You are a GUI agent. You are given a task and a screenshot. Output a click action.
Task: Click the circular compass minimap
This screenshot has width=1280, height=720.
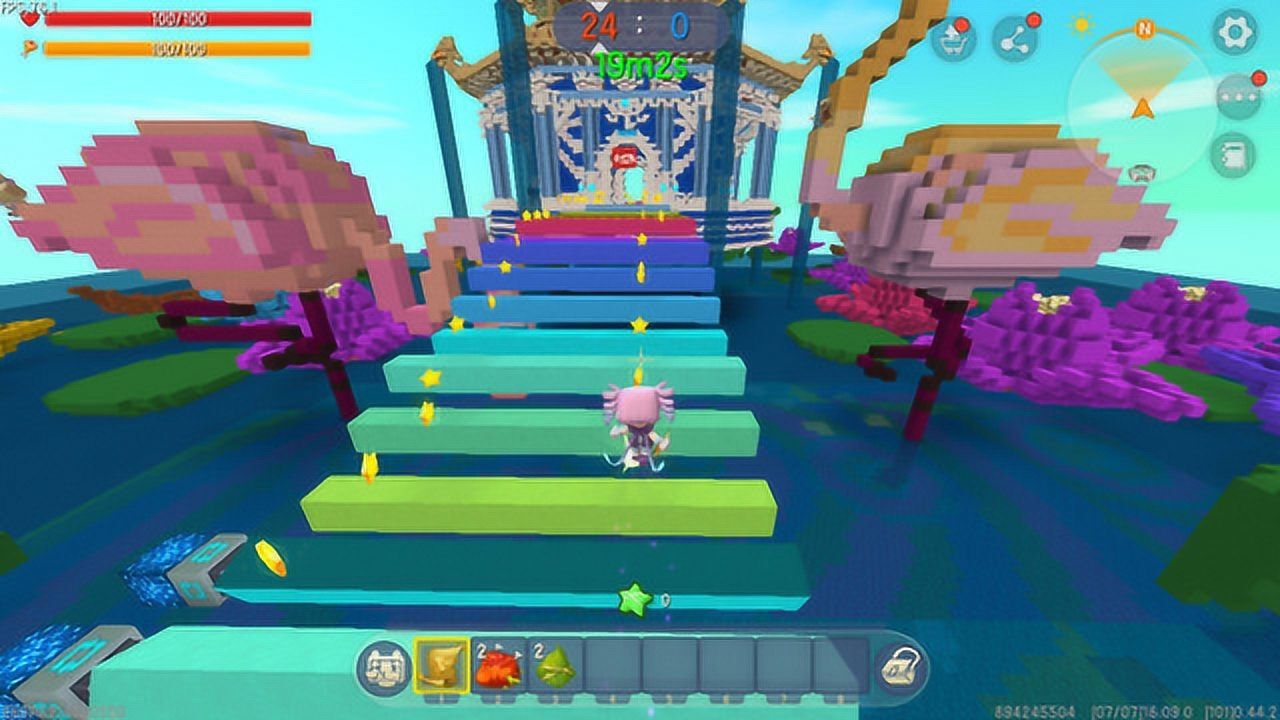tap(1143, 92)
